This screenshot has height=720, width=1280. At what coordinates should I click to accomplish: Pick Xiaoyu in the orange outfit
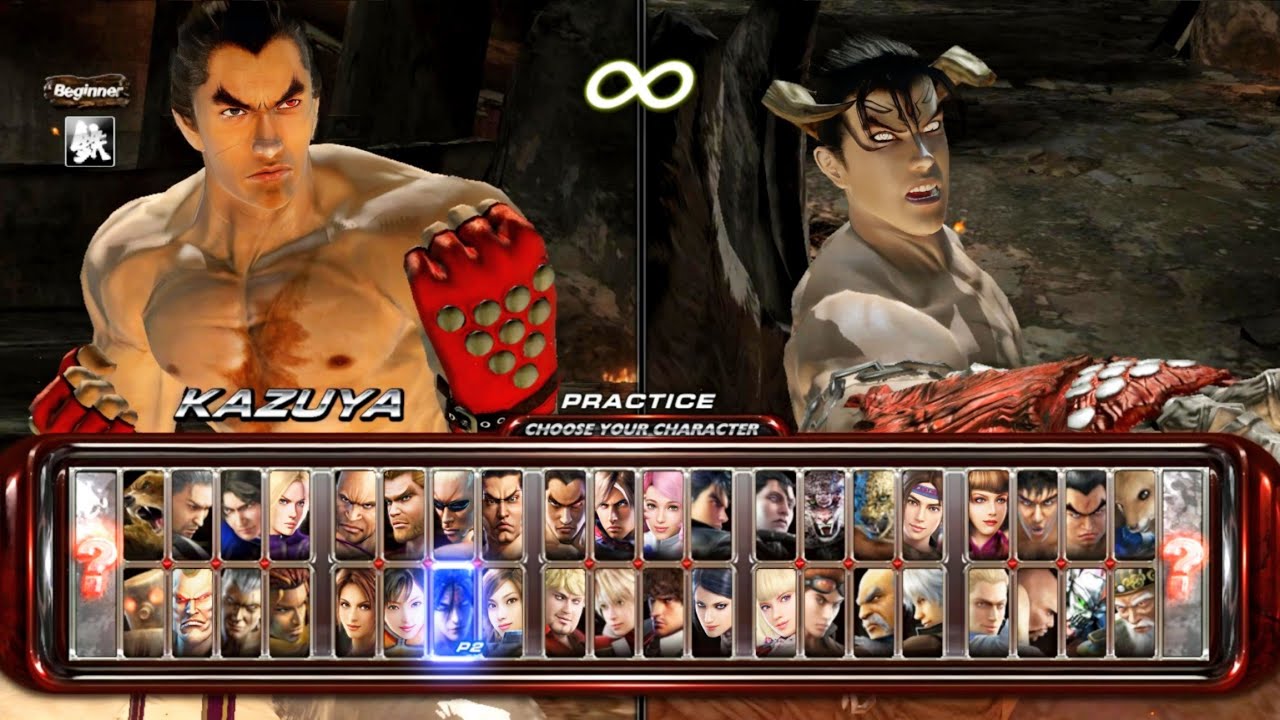[x=404, y=612]
